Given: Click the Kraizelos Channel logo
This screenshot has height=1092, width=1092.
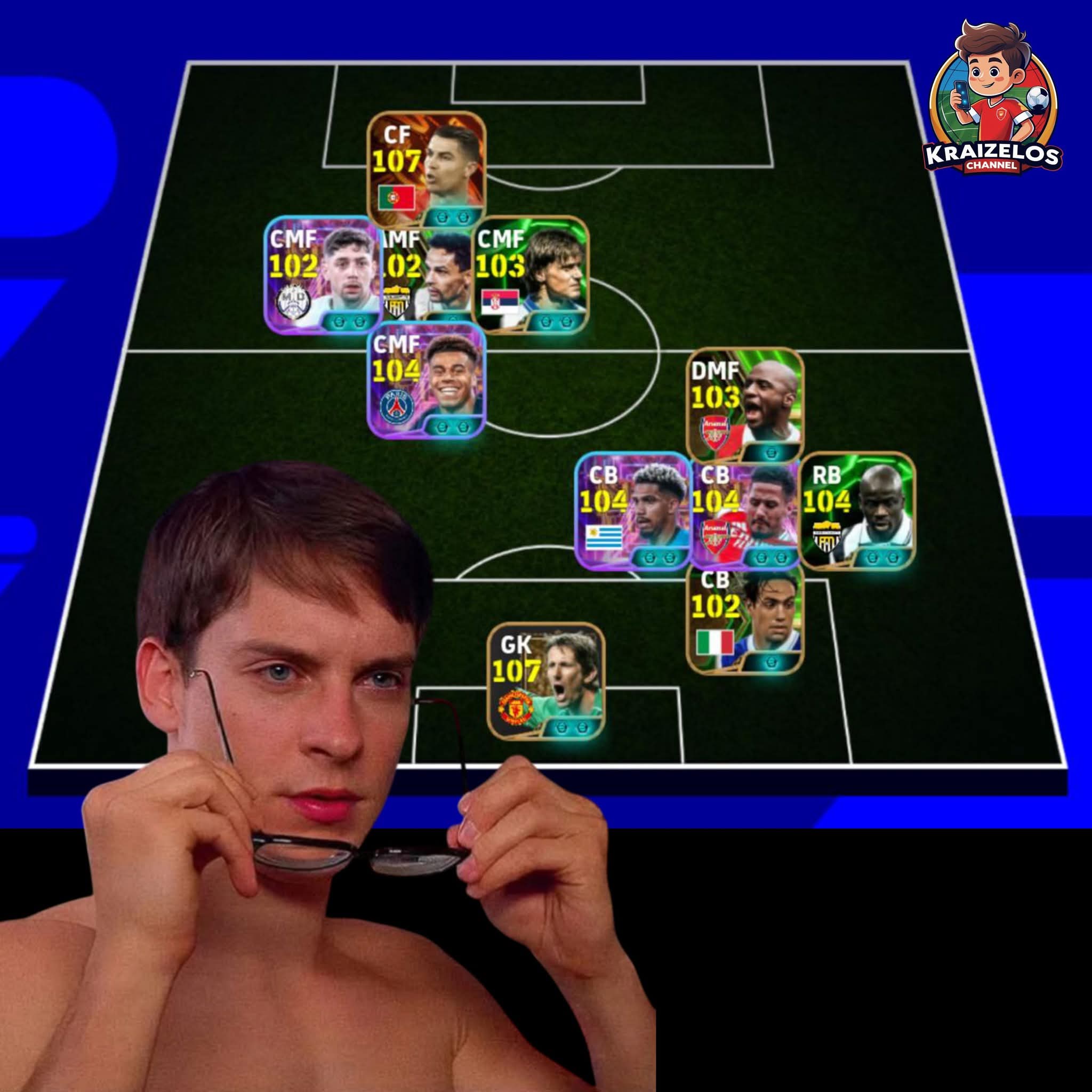Looking at the screenshot, I should tap(992, 99).
